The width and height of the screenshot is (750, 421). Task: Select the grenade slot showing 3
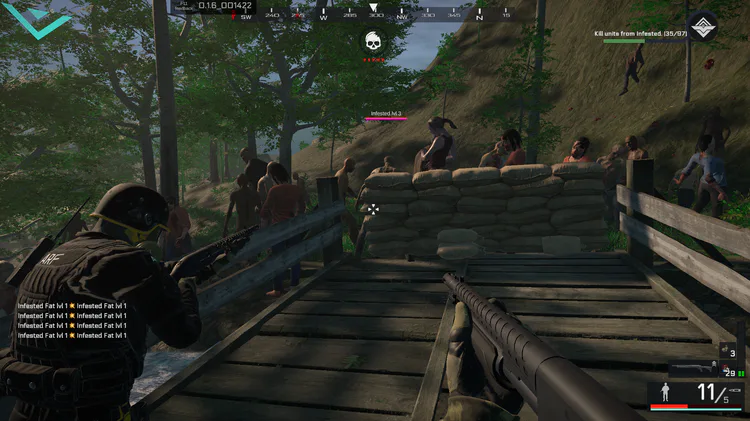[x=728, y=352]
